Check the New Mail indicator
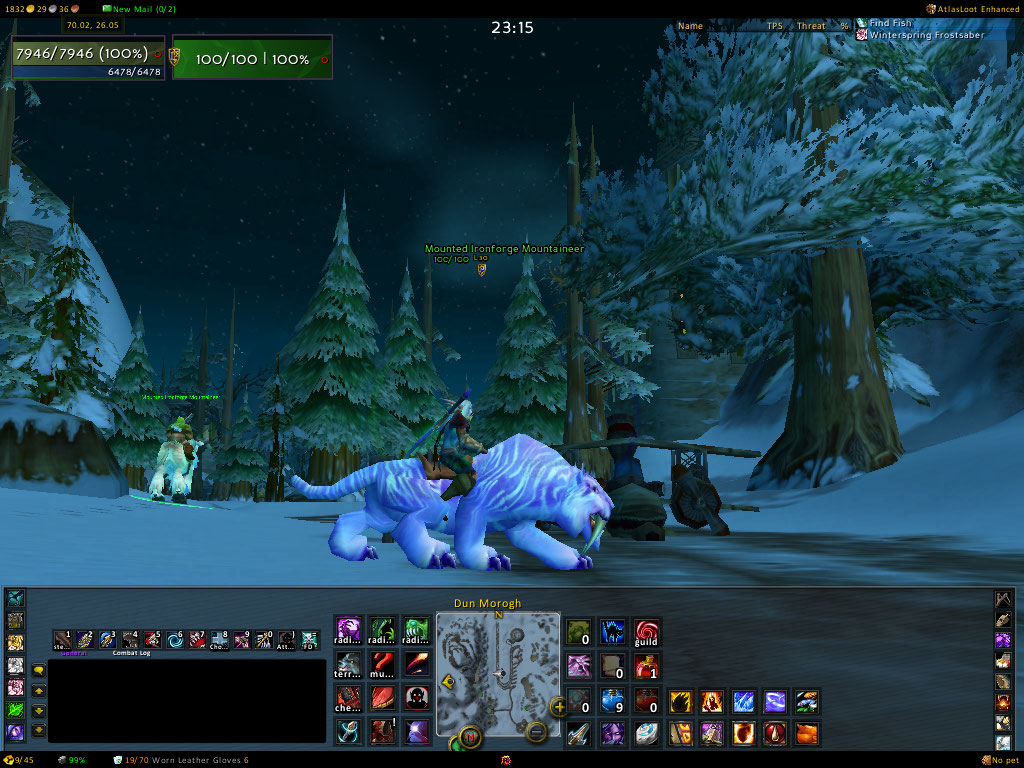 [x=138, y=9]
